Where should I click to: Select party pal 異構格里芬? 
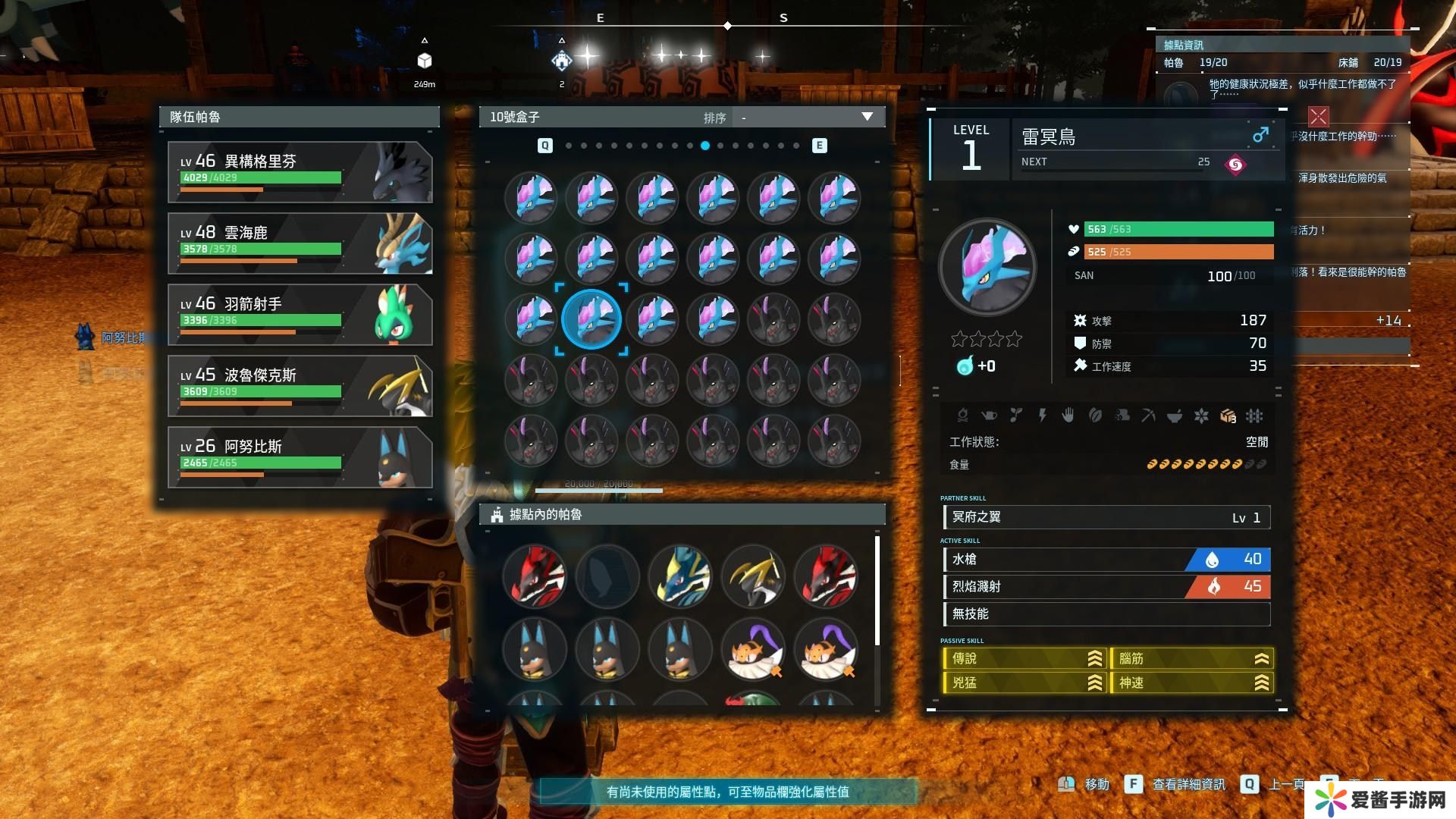300,172
